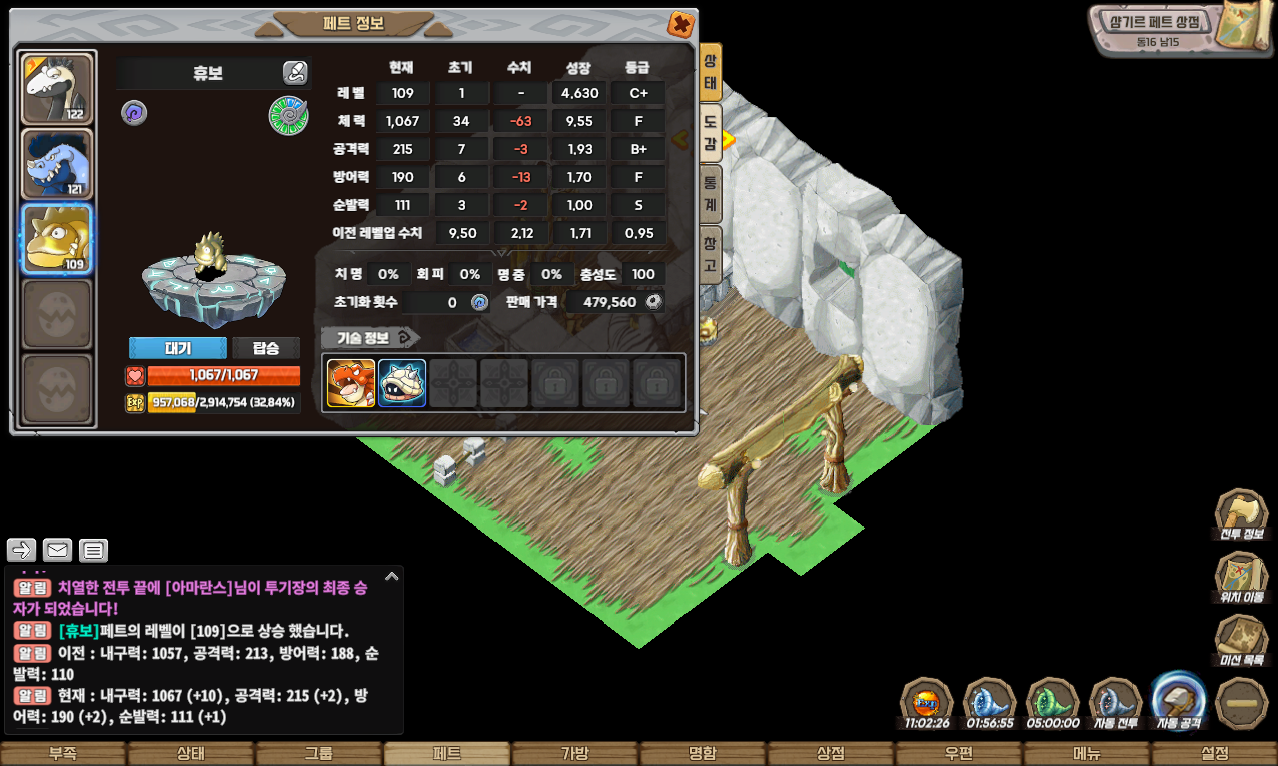Choose the golden level 109 pet portrait
The image size is (1278, 766).
pos(57,239)
